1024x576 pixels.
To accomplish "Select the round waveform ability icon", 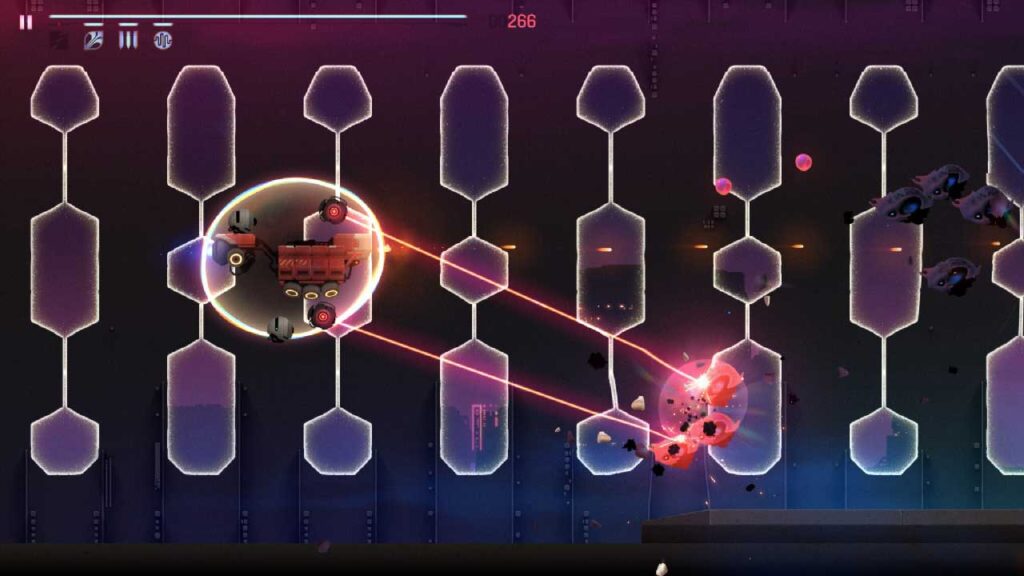I will click(163, 40).
